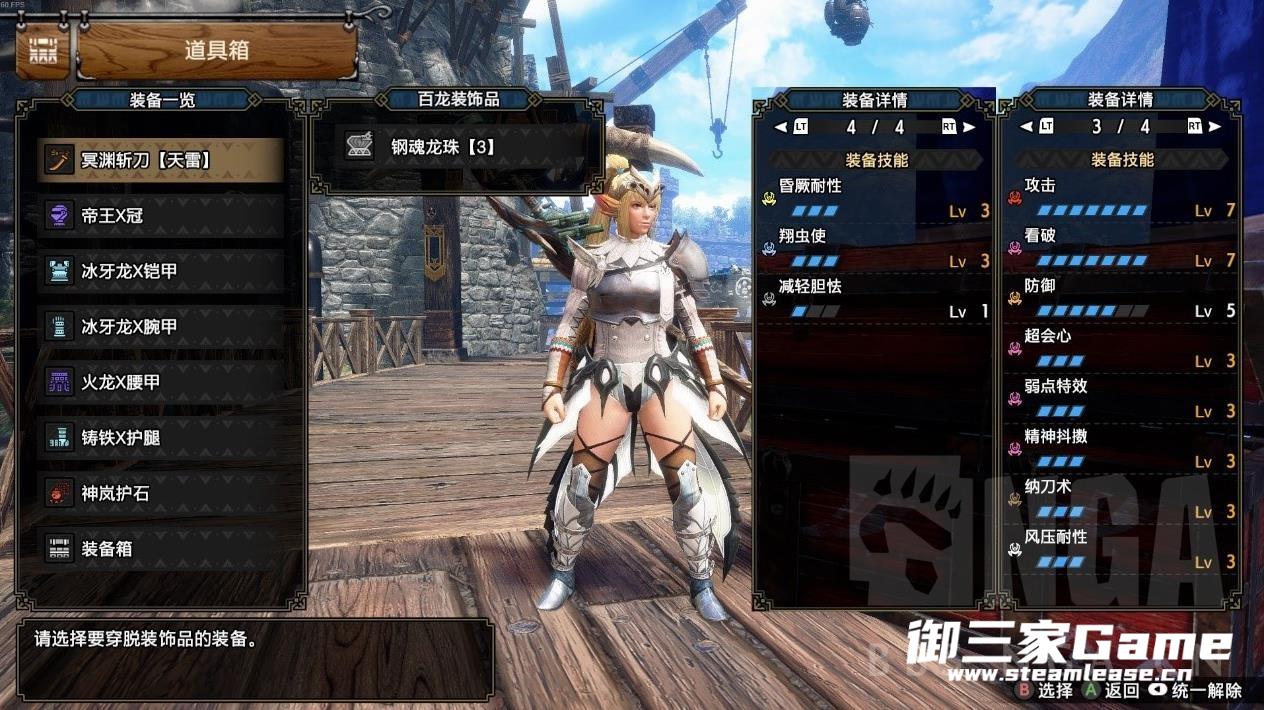The width and height of the screenshot is (1264, 710).
Task: Click the 道具箱 item box header
Action: 217,51
